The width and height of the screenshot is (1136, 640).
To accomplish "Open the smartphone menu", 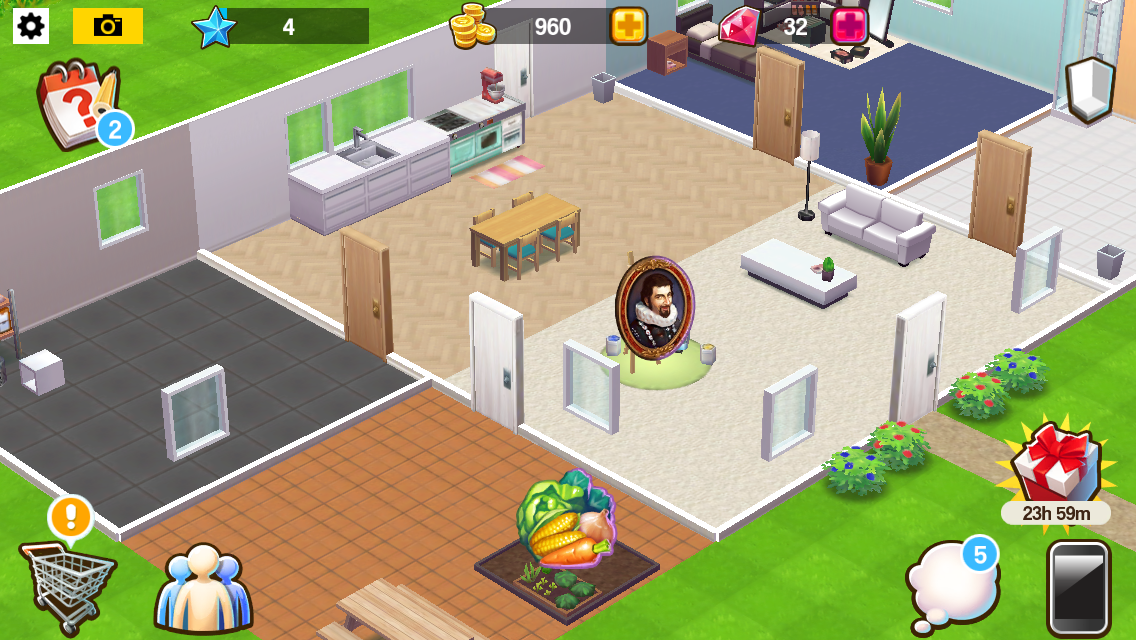I will (x=1079, y=588).
